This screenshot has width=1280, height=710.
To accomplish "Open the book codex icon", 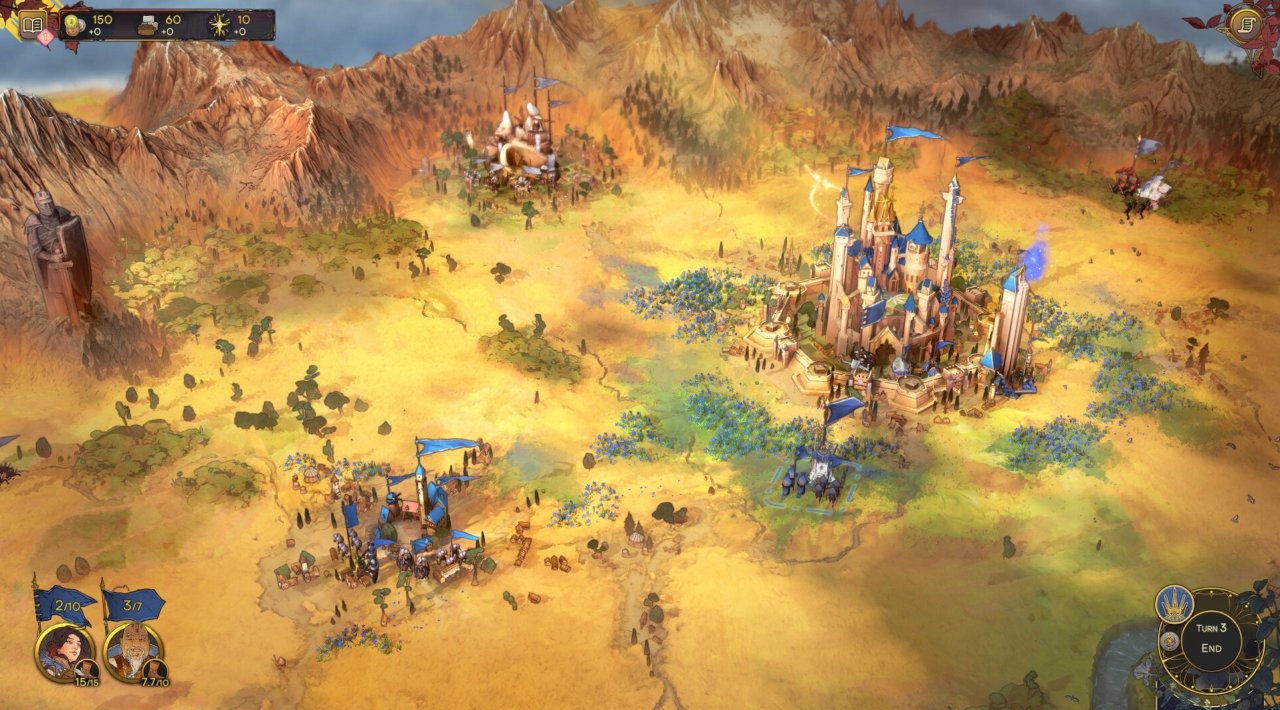I will (x=33, y=24).
